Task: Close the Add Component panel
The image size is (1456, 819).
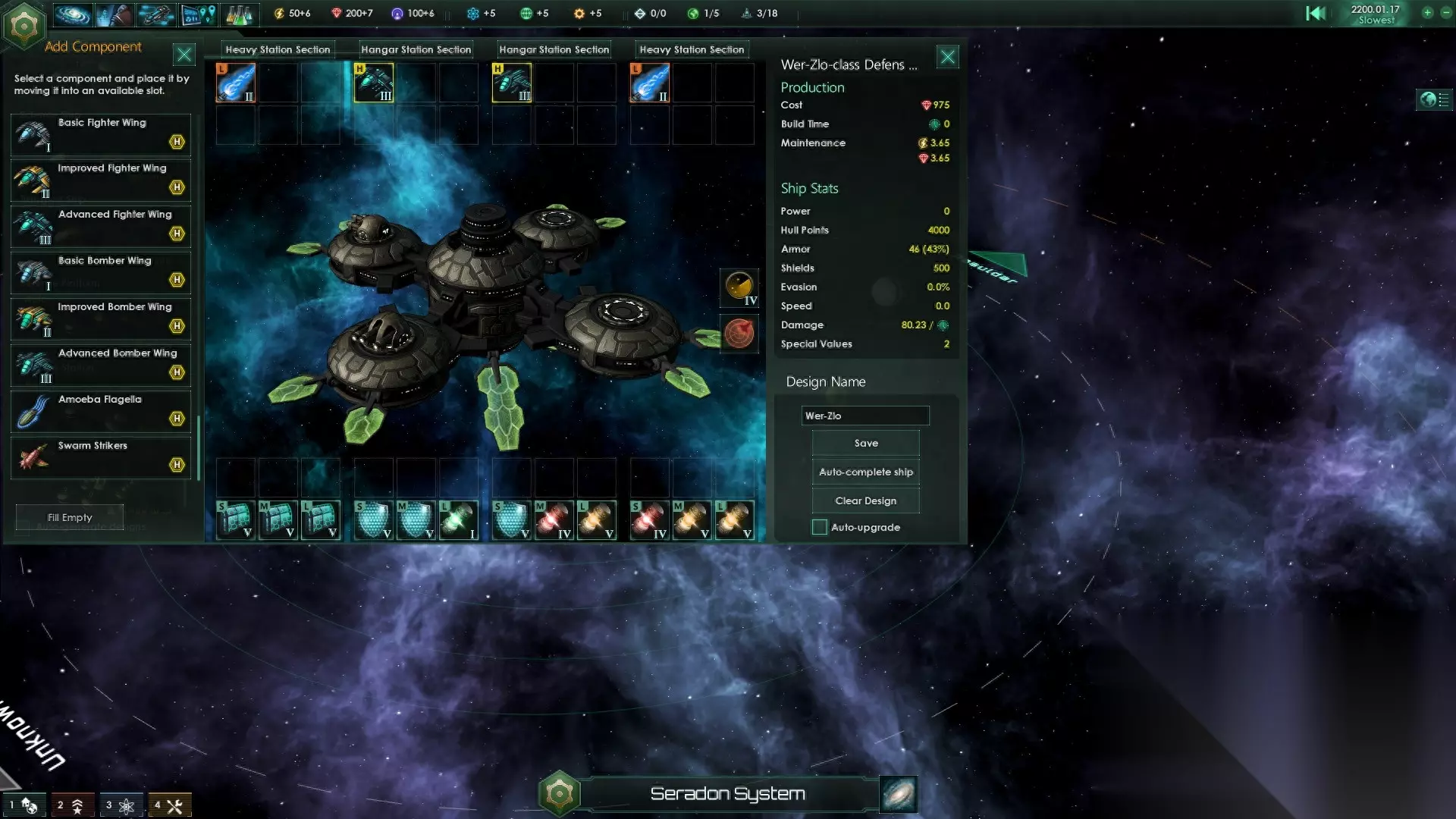Action: [184, 55]
